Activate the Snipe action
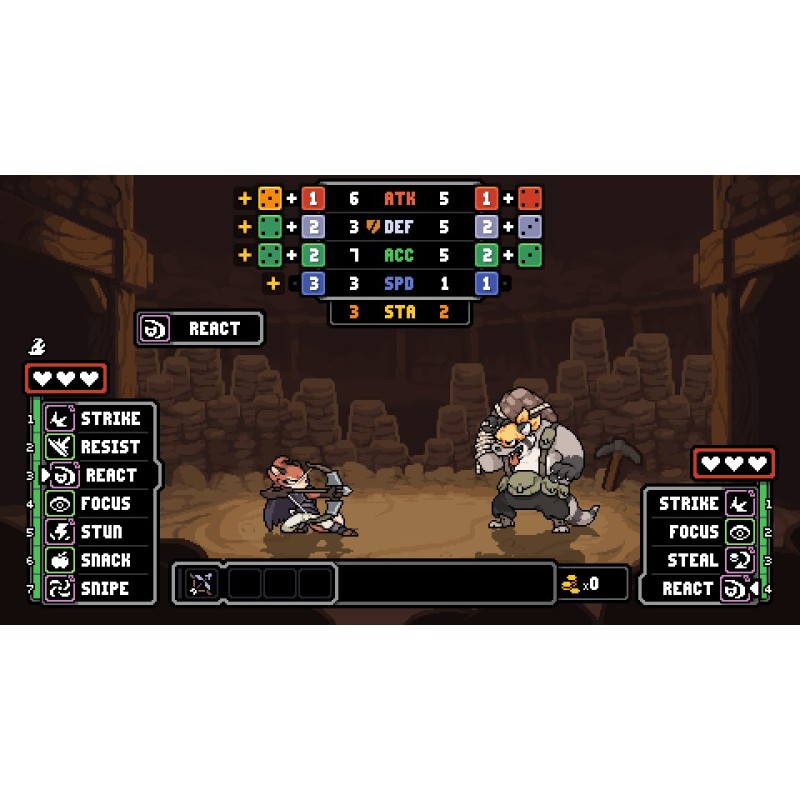This screenshot has height=800, width=800. [98, 589]
